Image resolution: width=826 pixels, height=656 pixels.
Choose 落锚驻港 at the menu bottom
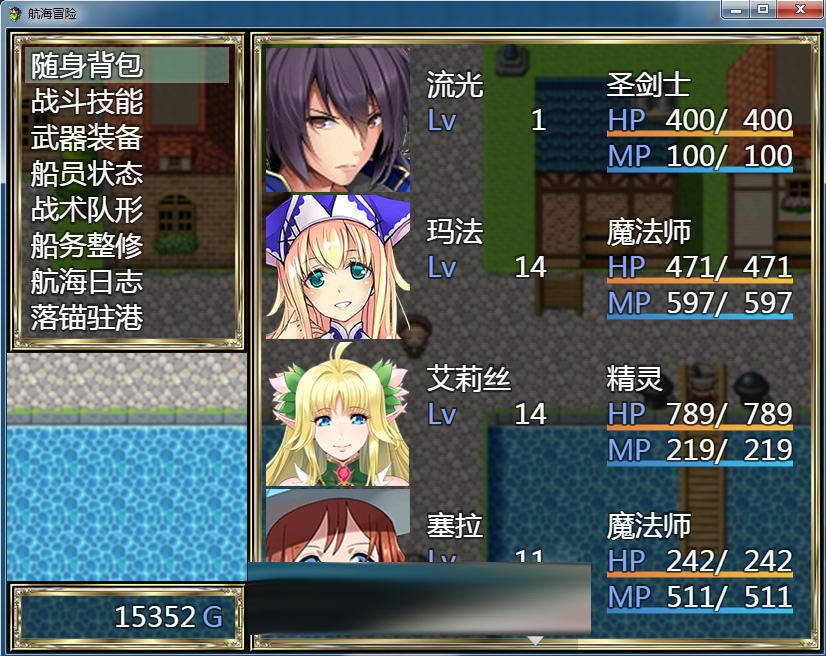click(x=87, y=318)
